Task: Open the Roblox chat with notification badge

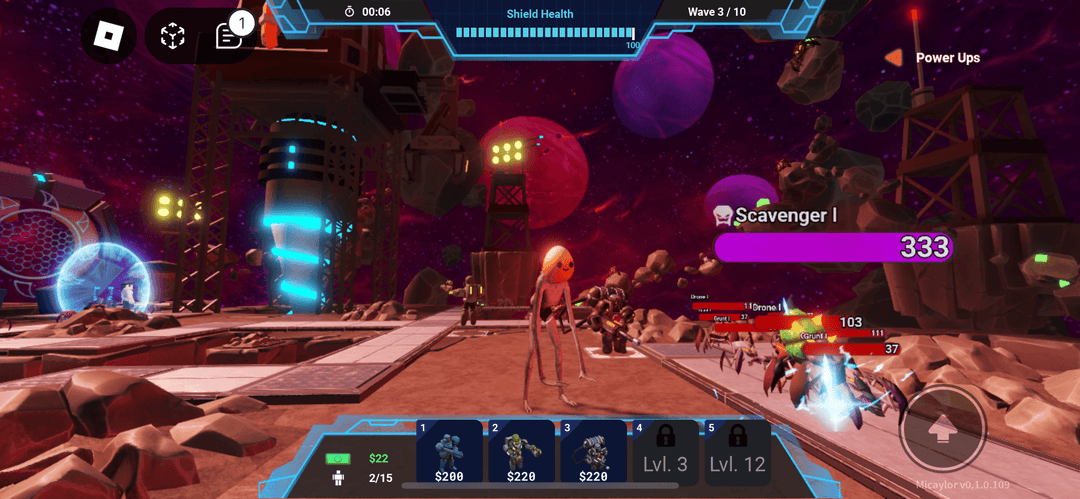Action: [x=229, y=37]
